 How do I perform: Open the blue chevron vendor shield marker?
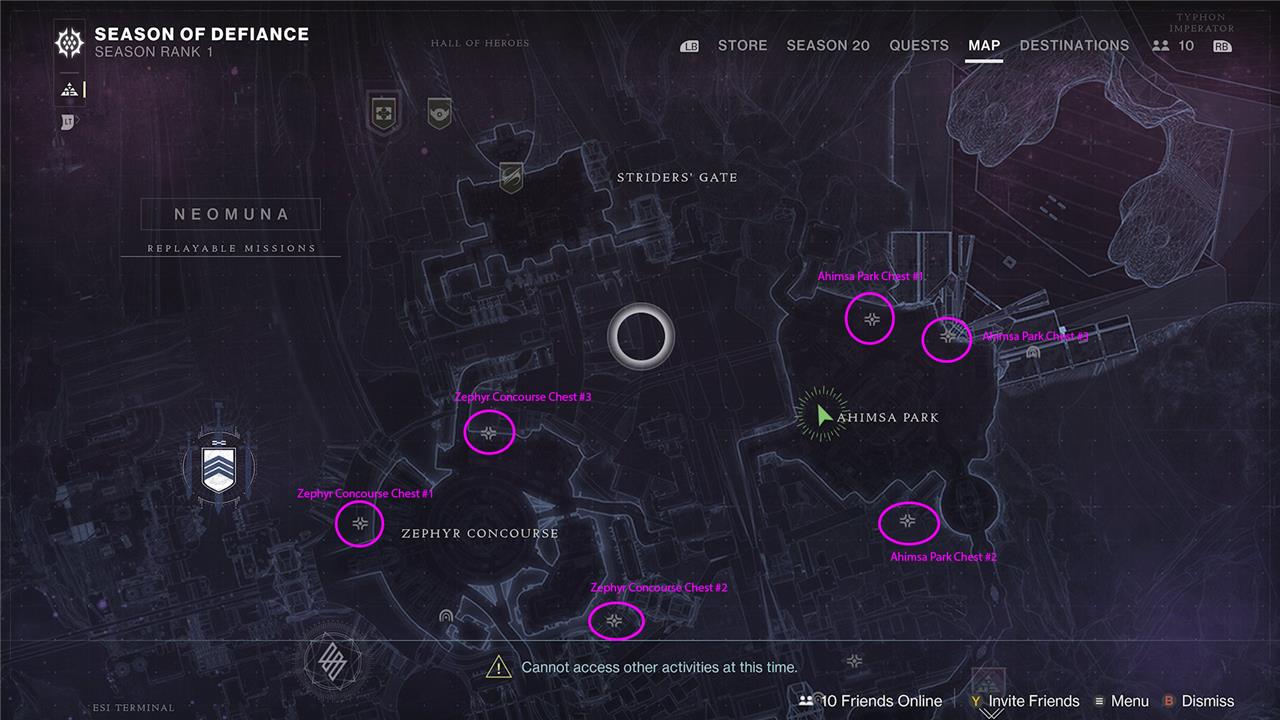coord(218,469)
